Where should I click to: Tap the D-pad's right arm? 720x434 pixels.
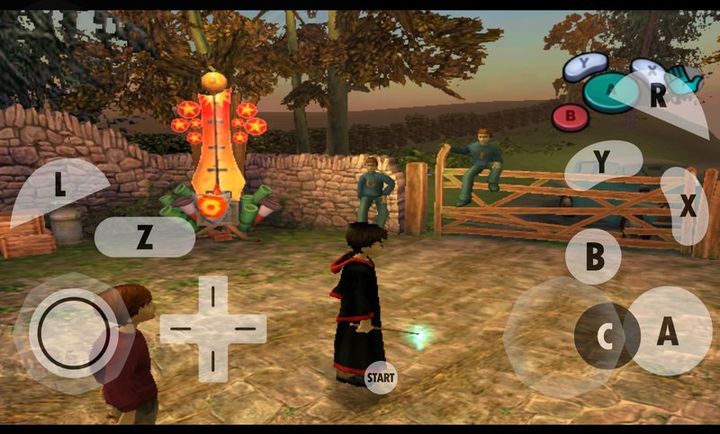coord(246,328)
